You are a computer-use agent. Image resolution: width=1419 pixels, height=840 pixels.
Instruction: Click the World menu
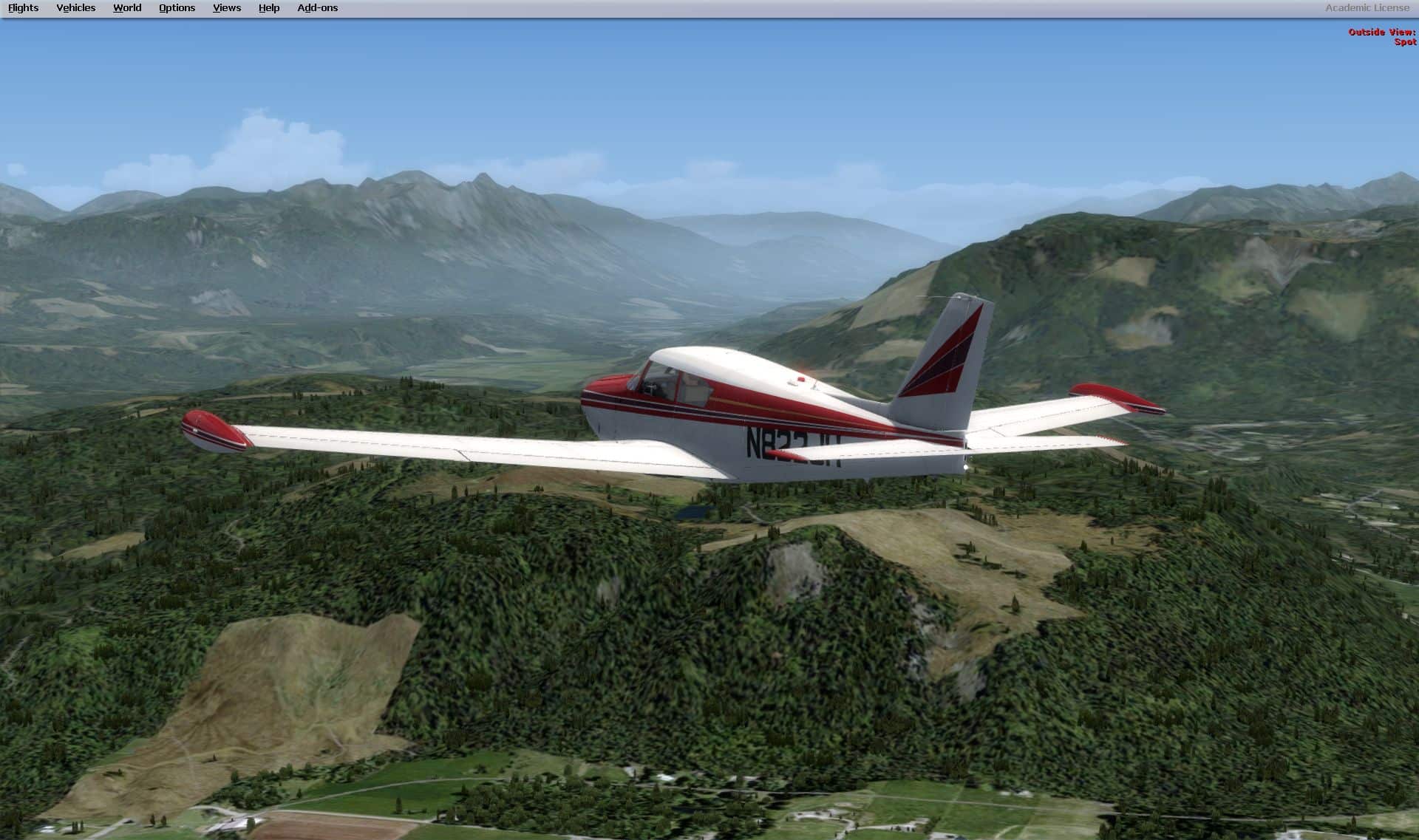pyautogui.click(x=127, y=8)
